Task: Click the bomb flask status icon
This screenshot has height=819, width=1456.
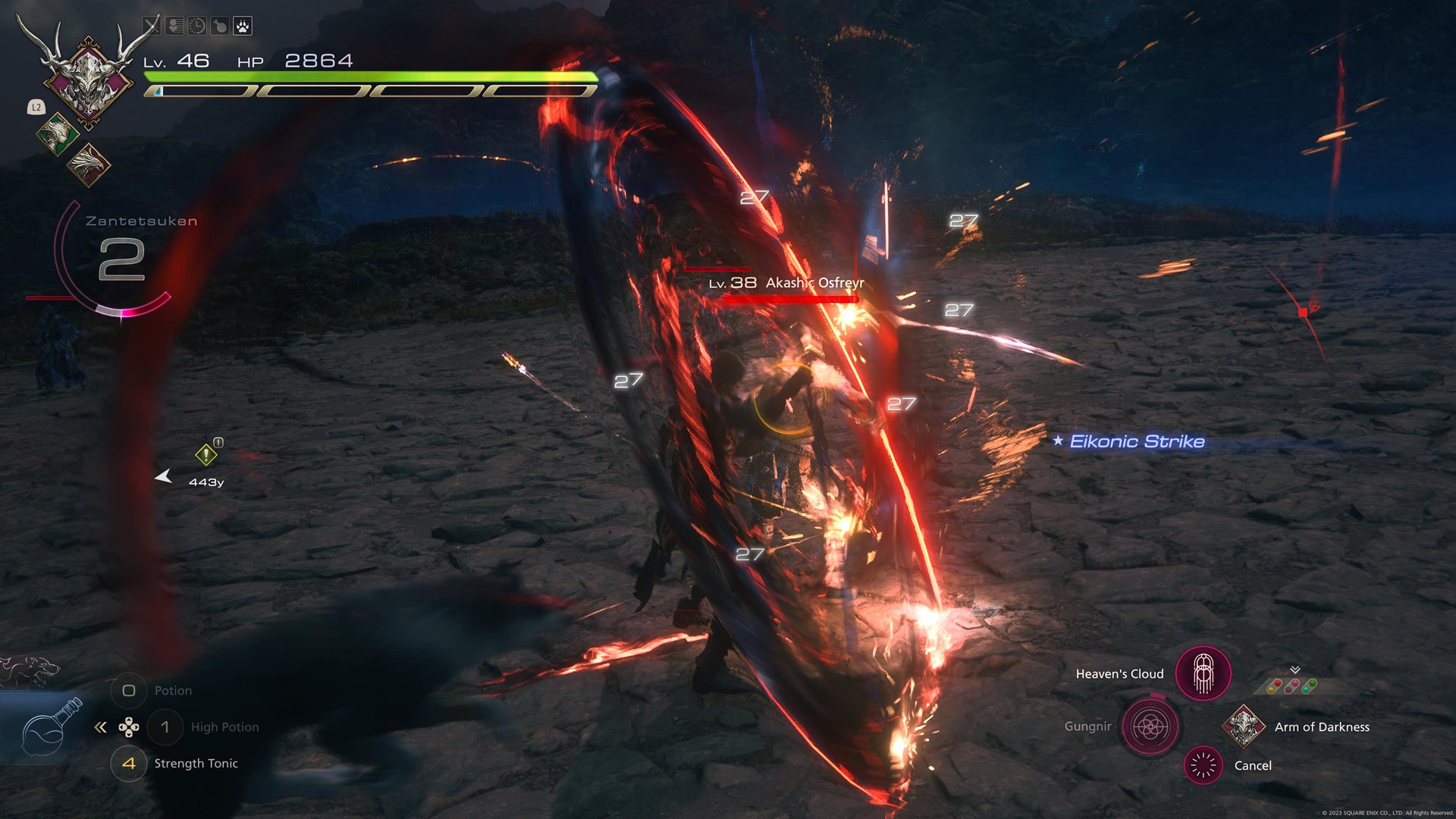Action: [221, 27]
